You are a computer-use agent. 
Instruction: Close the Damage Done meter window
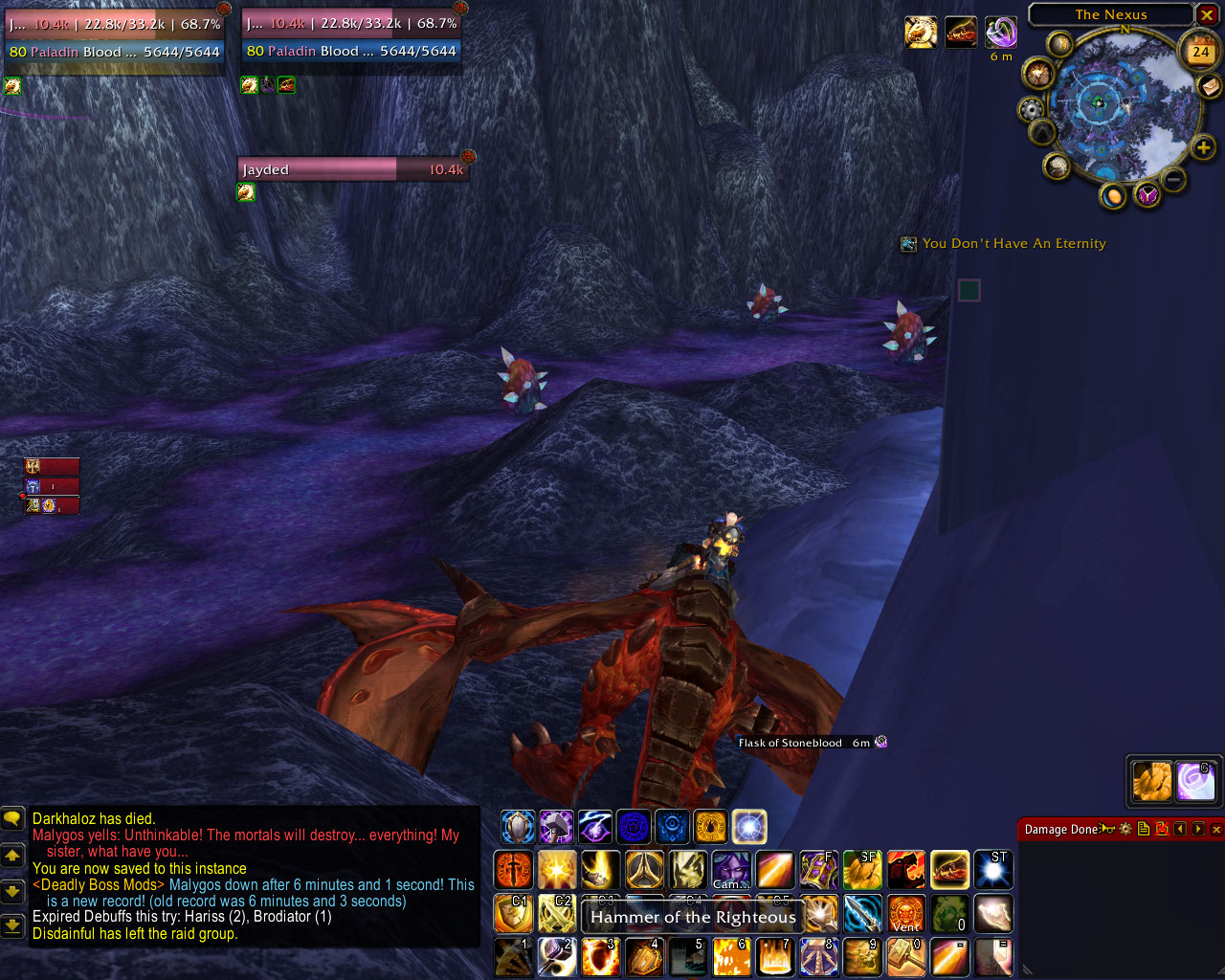(x=1216, y=830)
